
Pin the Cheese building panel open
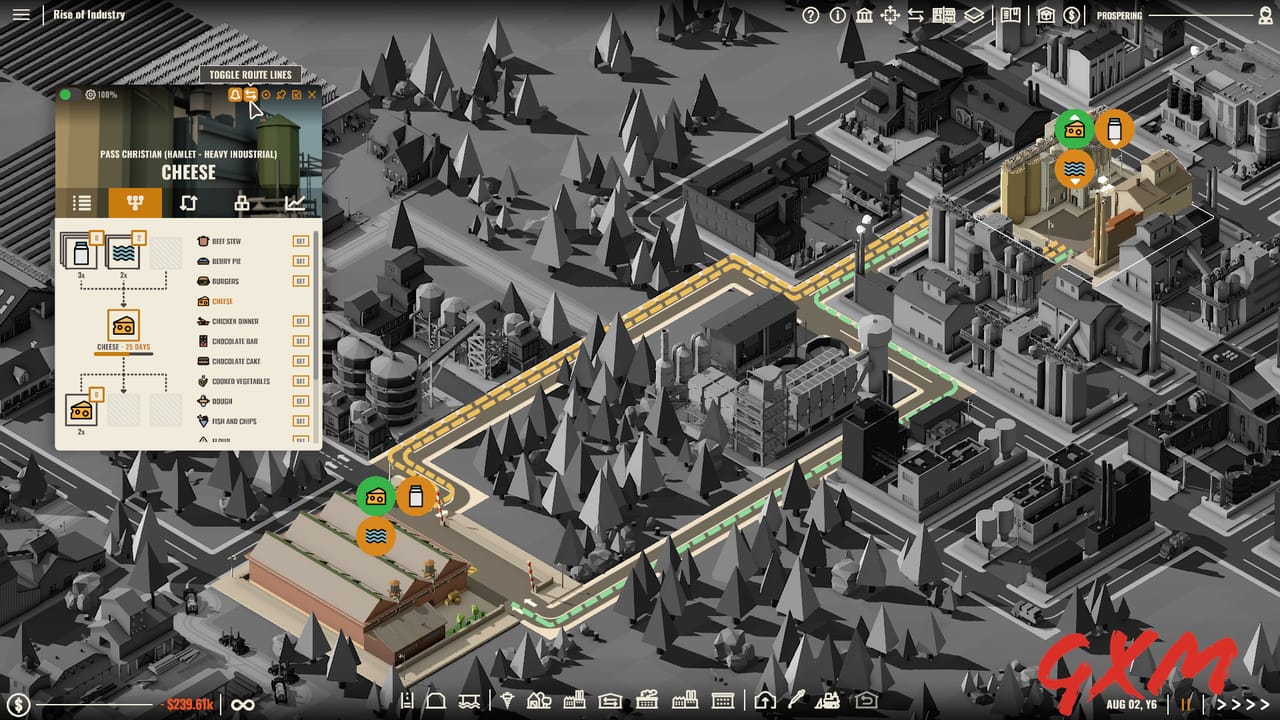click(x=281, y=95)
